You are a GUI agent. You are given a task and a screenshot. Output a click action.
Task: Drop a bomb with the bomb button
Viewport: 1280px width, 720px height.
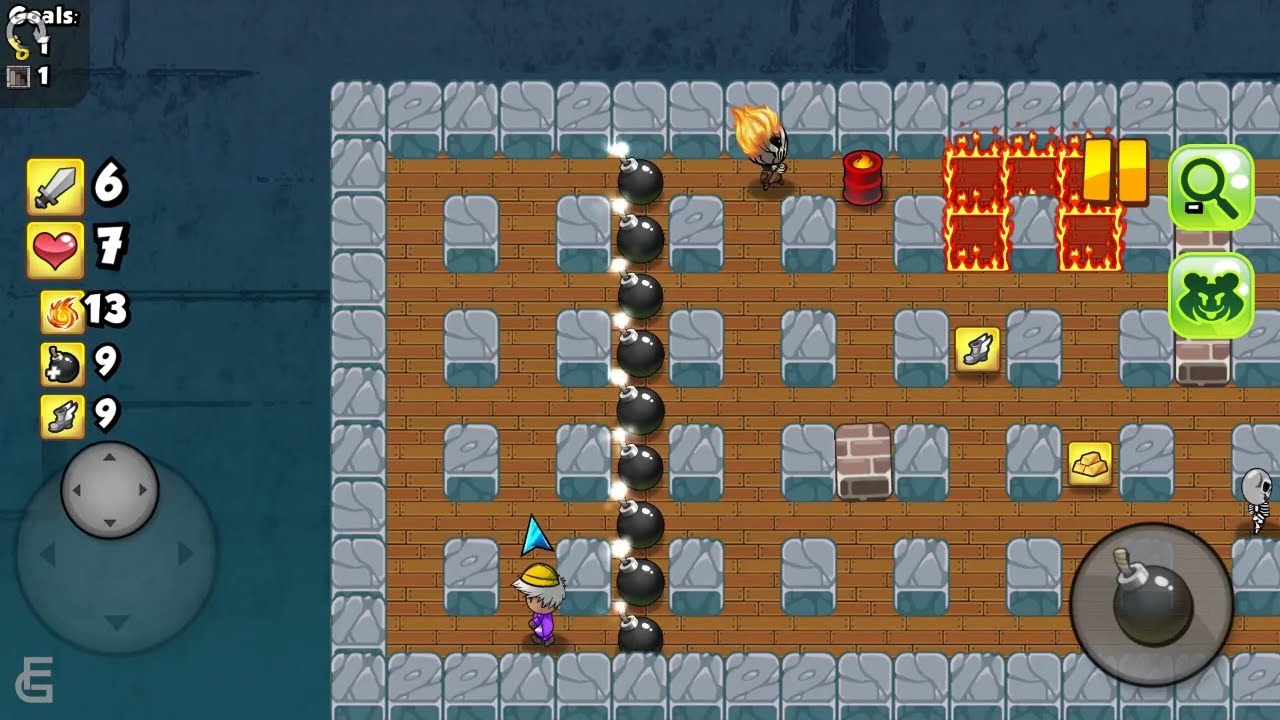(x=1151, y=603)
